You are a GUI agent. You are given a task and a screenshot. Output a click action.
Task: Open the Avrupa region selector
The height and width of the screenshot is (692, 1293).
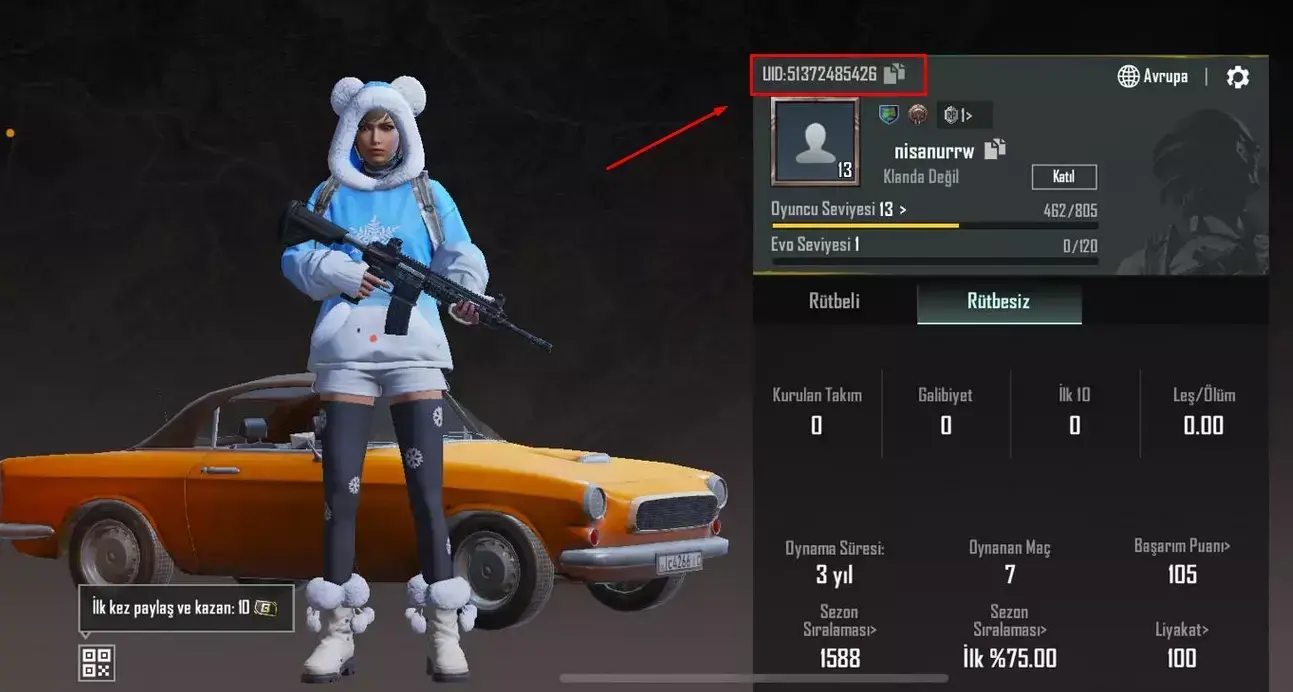click(1153, 76)
